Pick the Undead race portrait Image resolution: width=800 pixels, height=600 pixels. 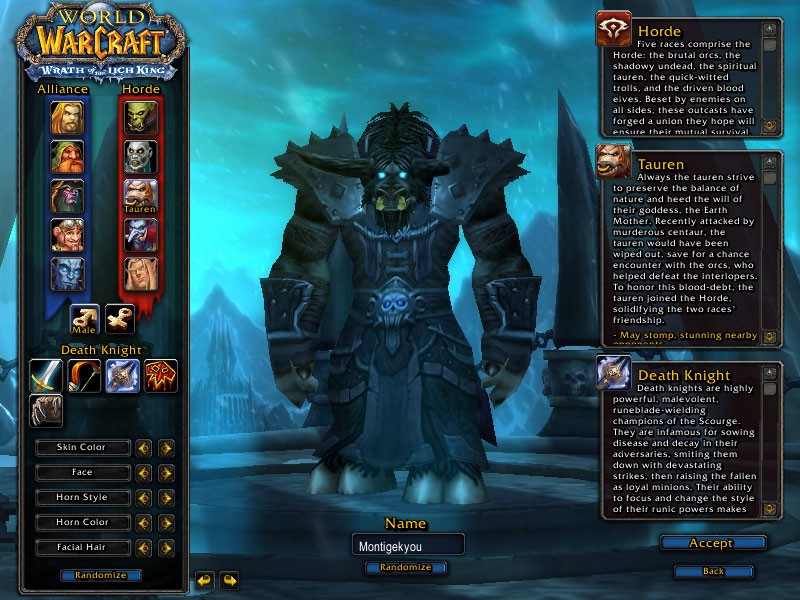coord(140,157)
